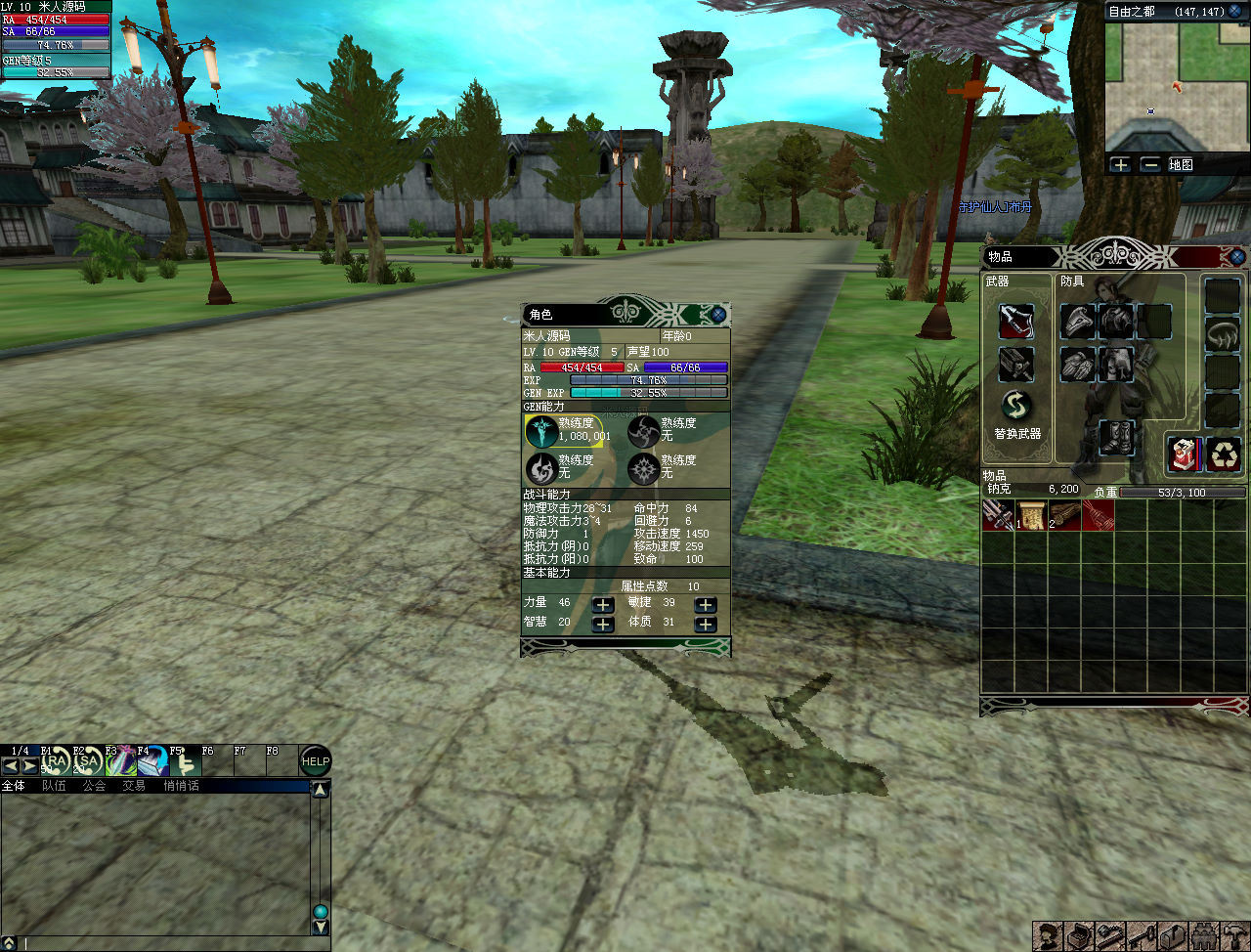Zoom in the minimap with plus button
This screenshot has height=952, width=1251.
(1120, 165)
